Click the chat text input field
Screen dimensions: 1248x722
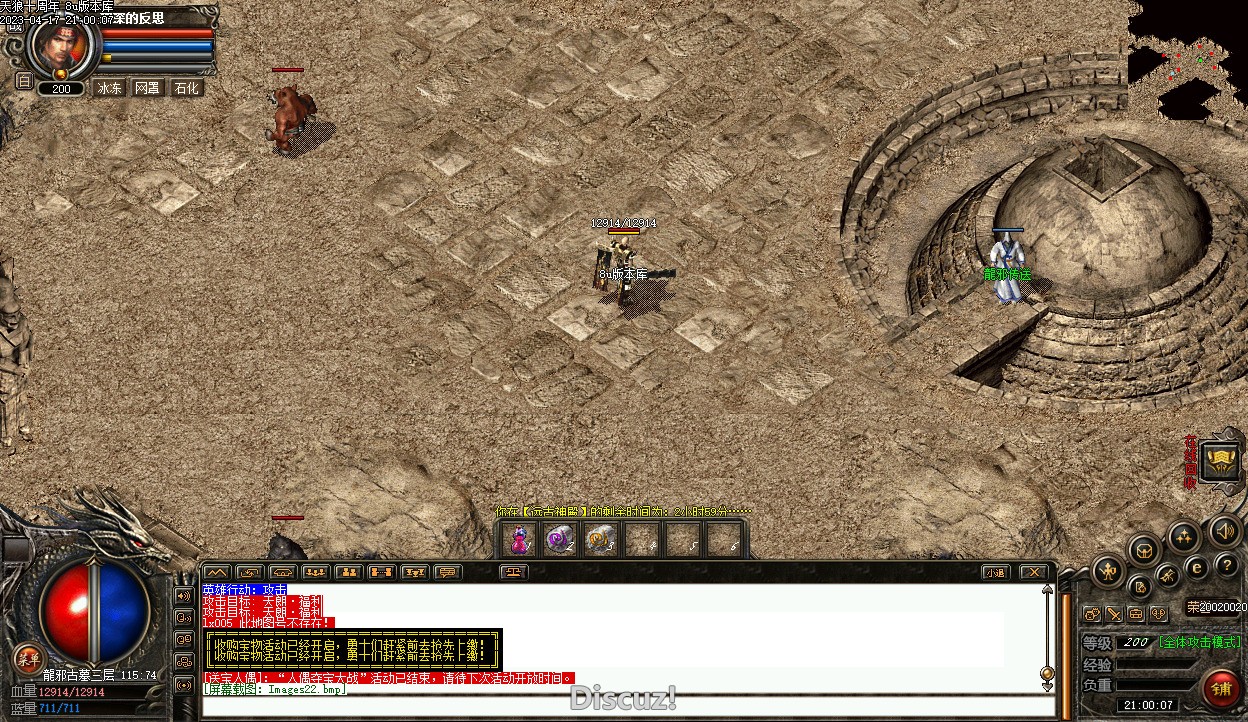tap(620, 706)
